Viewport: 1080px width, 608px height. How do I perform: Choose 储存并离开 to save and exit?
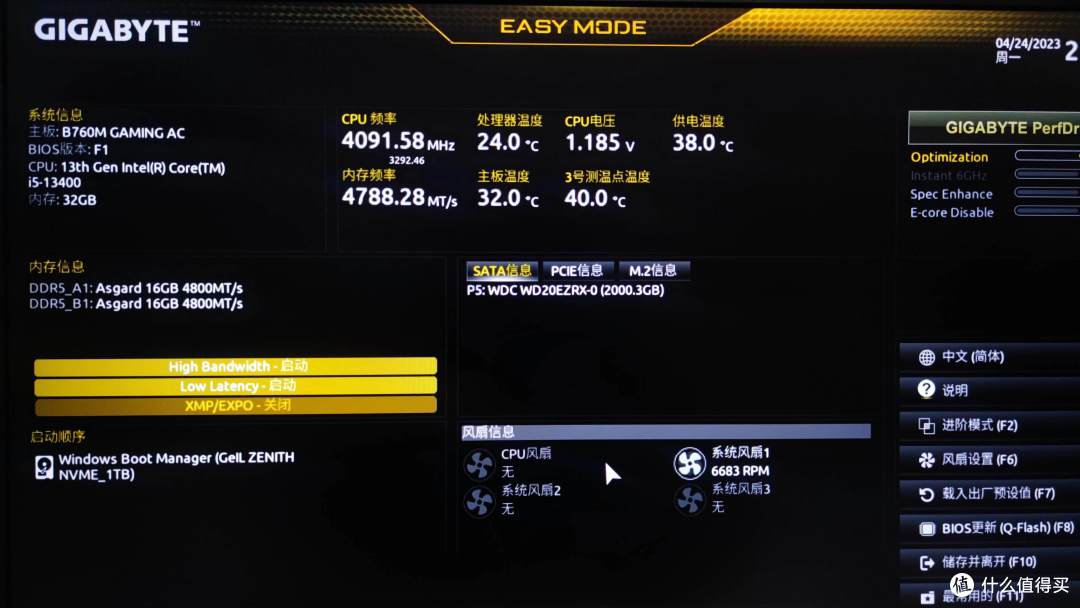[x=989, y=562]
